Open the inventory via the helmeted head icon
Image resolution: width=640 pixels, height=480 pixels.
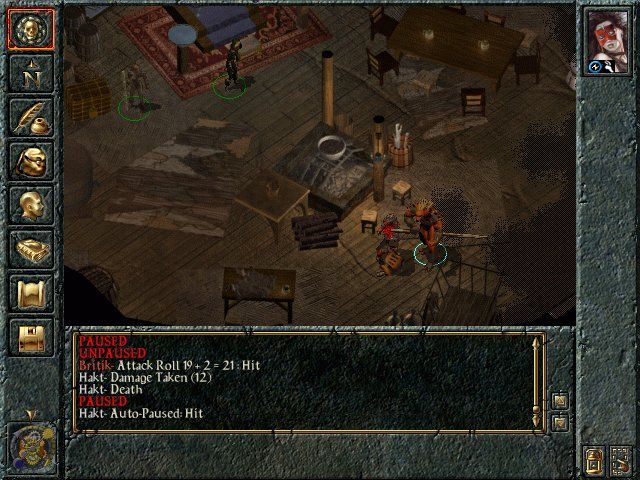click(x=29, y=162)
